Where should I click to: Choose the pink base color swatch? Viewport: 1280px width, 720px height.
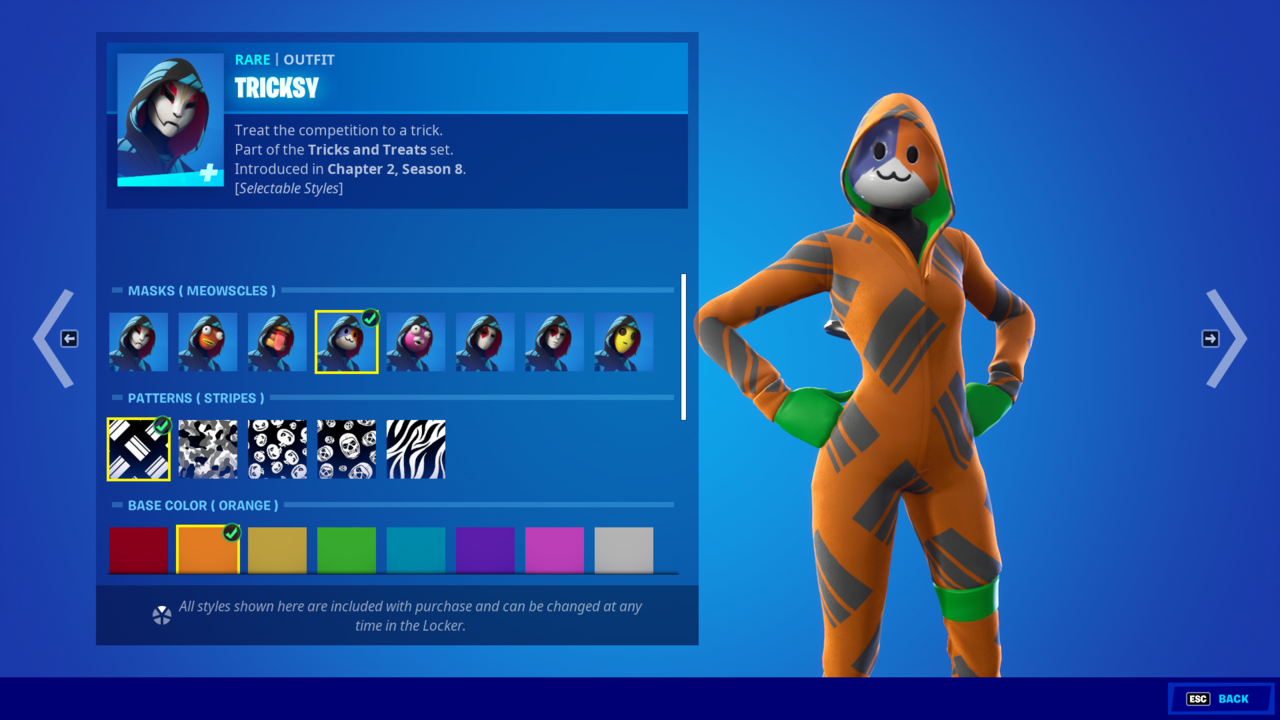(554, 550)
